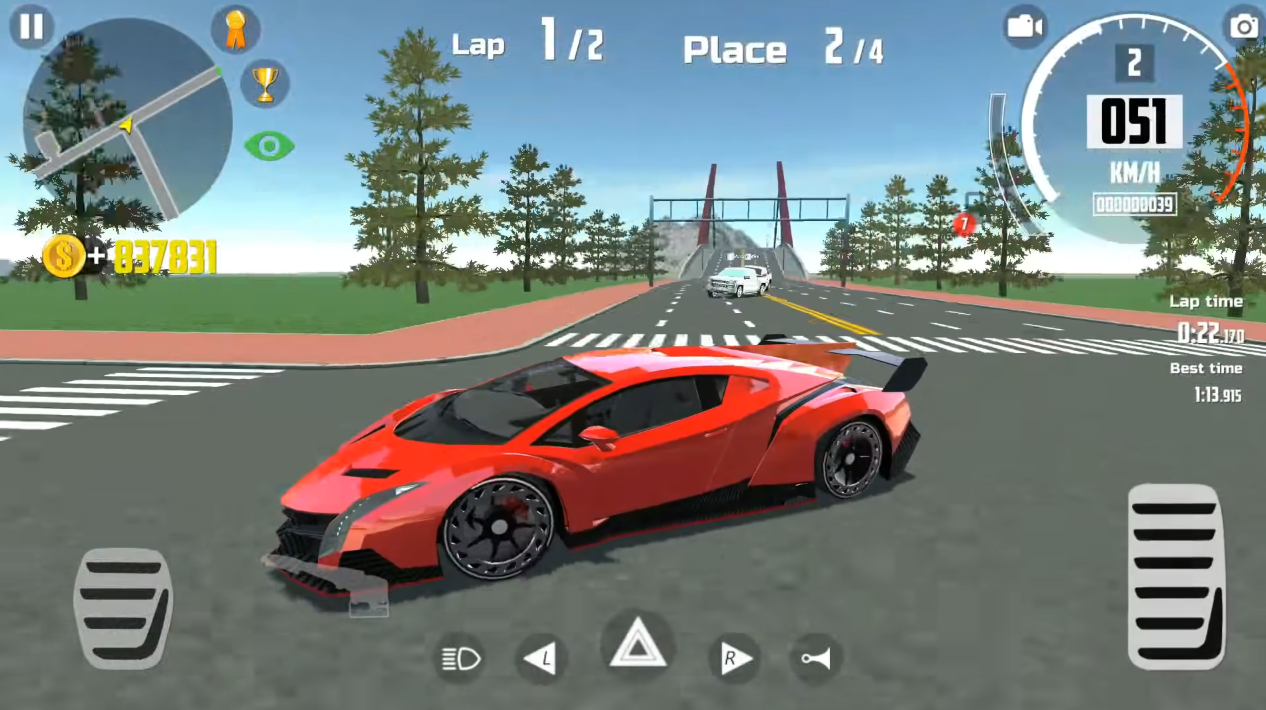The height and width of the screenshot is (710, 1266).
Task: Take a screenshot with the photo camera icon
Action: click(1244, 26)
